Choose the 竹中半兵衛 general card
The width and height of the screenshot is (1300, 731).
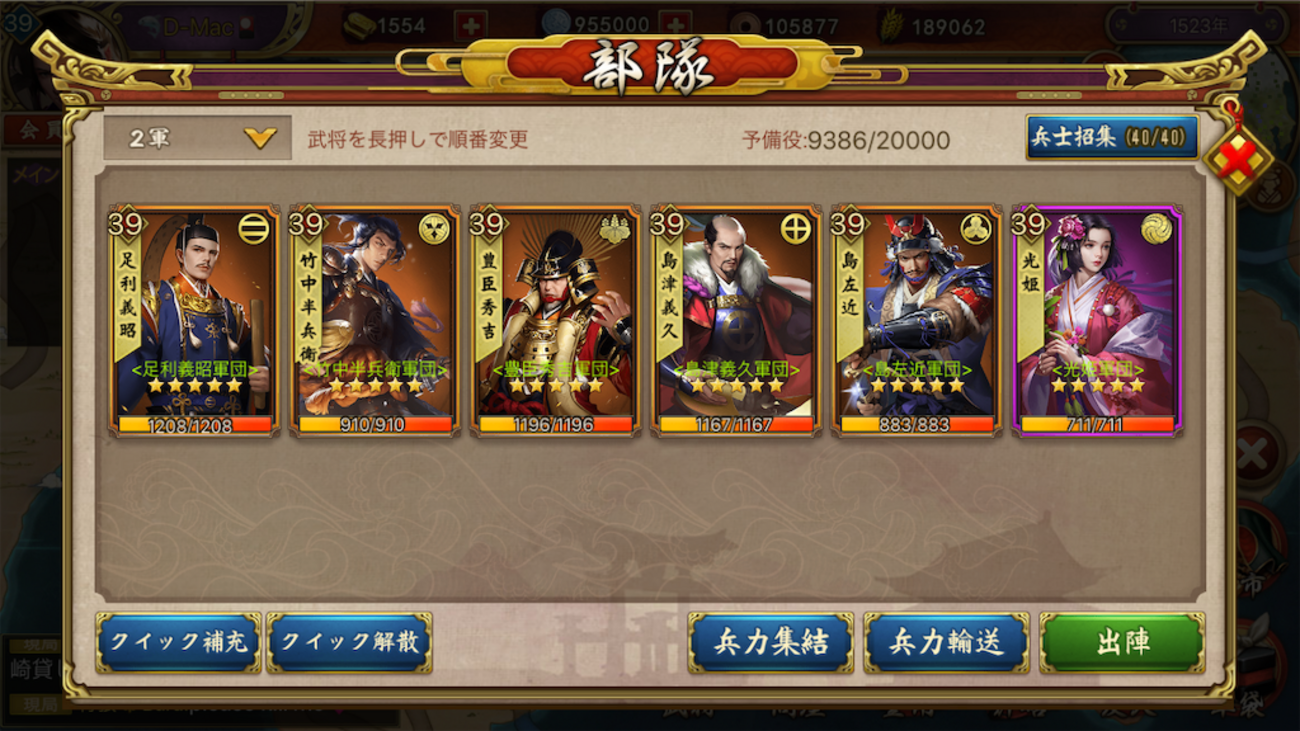(374, 320)
